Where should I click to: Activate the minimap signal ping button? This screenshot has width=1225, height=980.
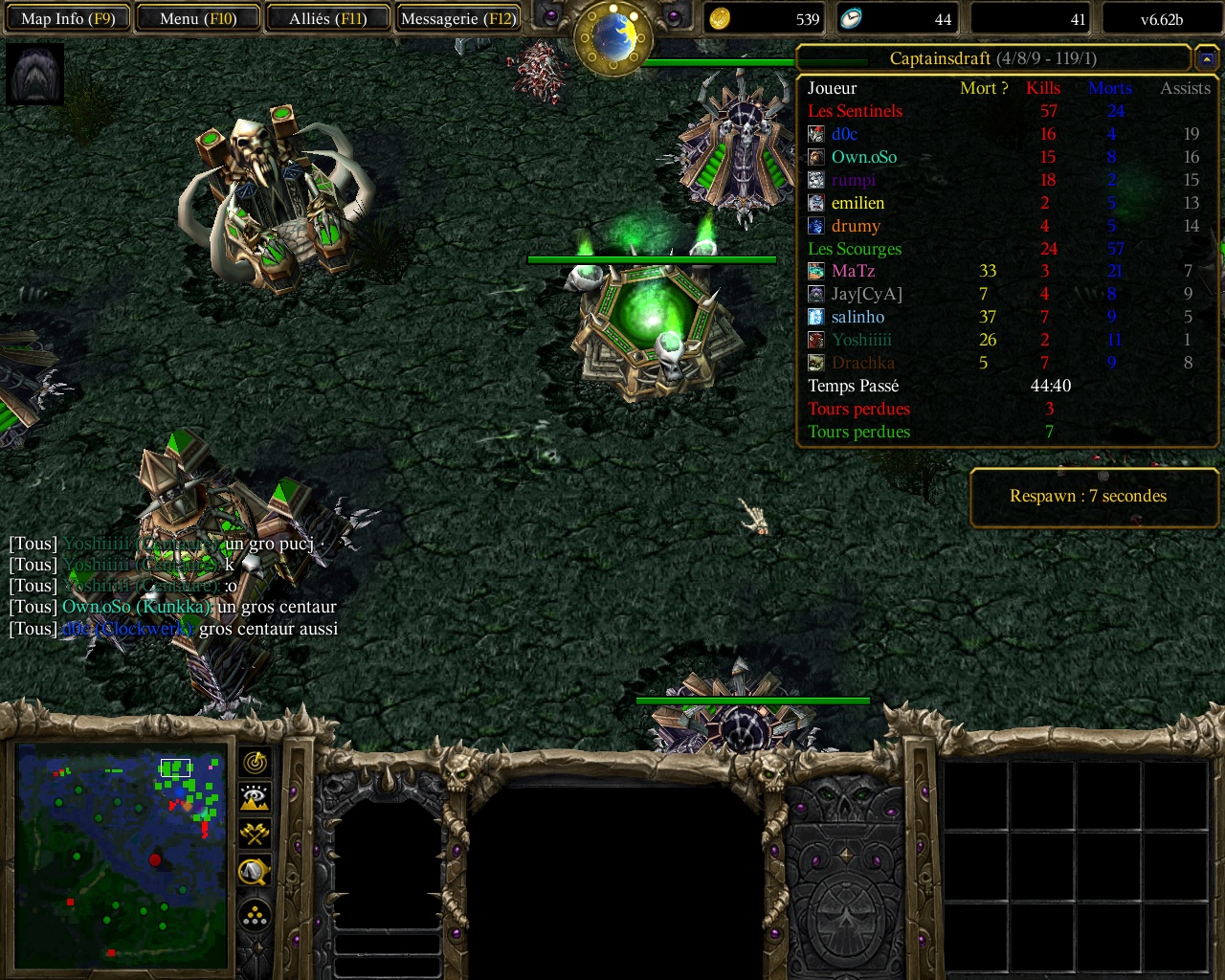click(x=255, y=763)
